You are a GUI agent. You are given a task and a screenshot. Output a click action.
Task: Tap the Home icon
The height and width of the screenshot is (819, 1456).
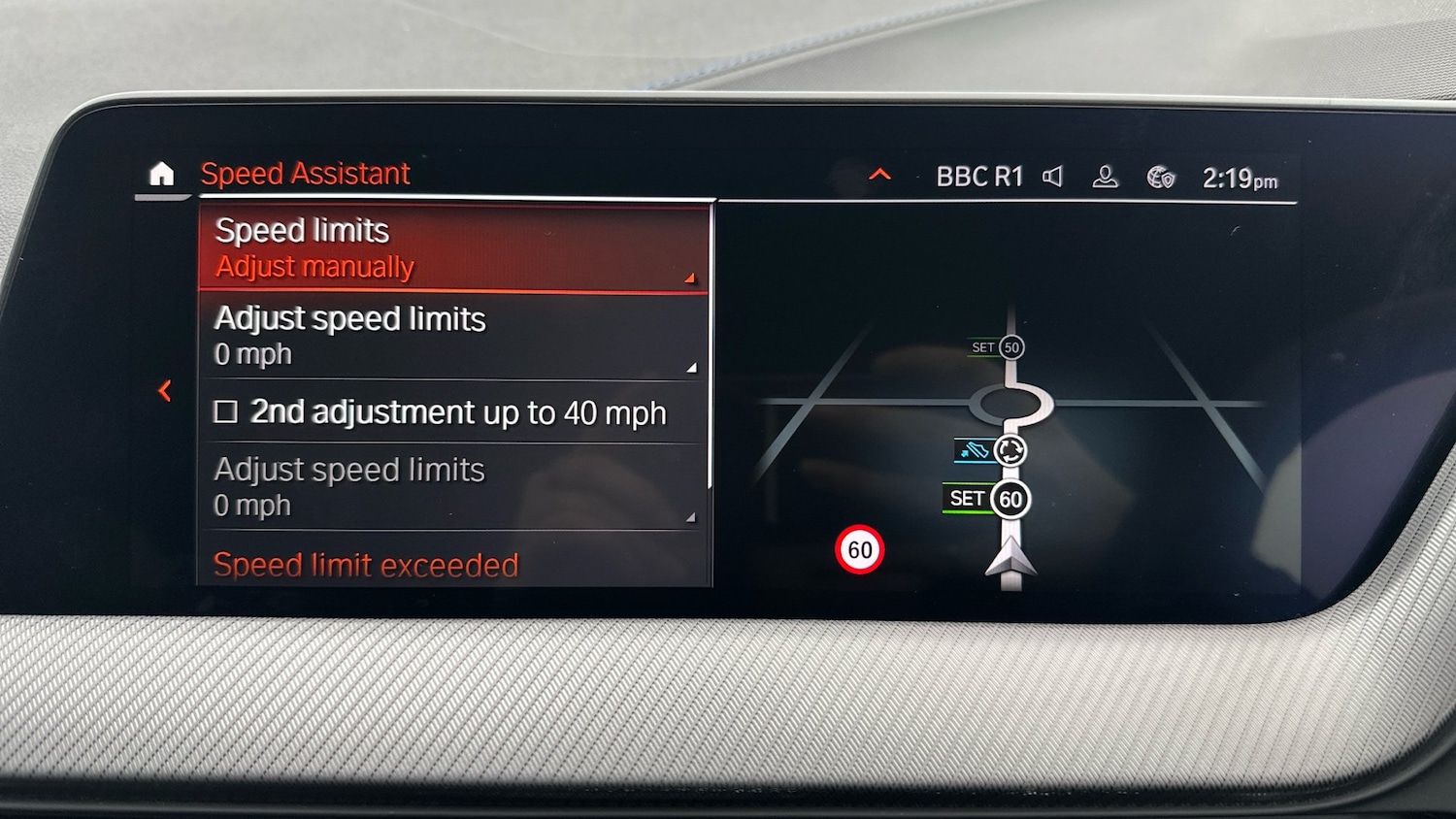[x=162, y=174]
